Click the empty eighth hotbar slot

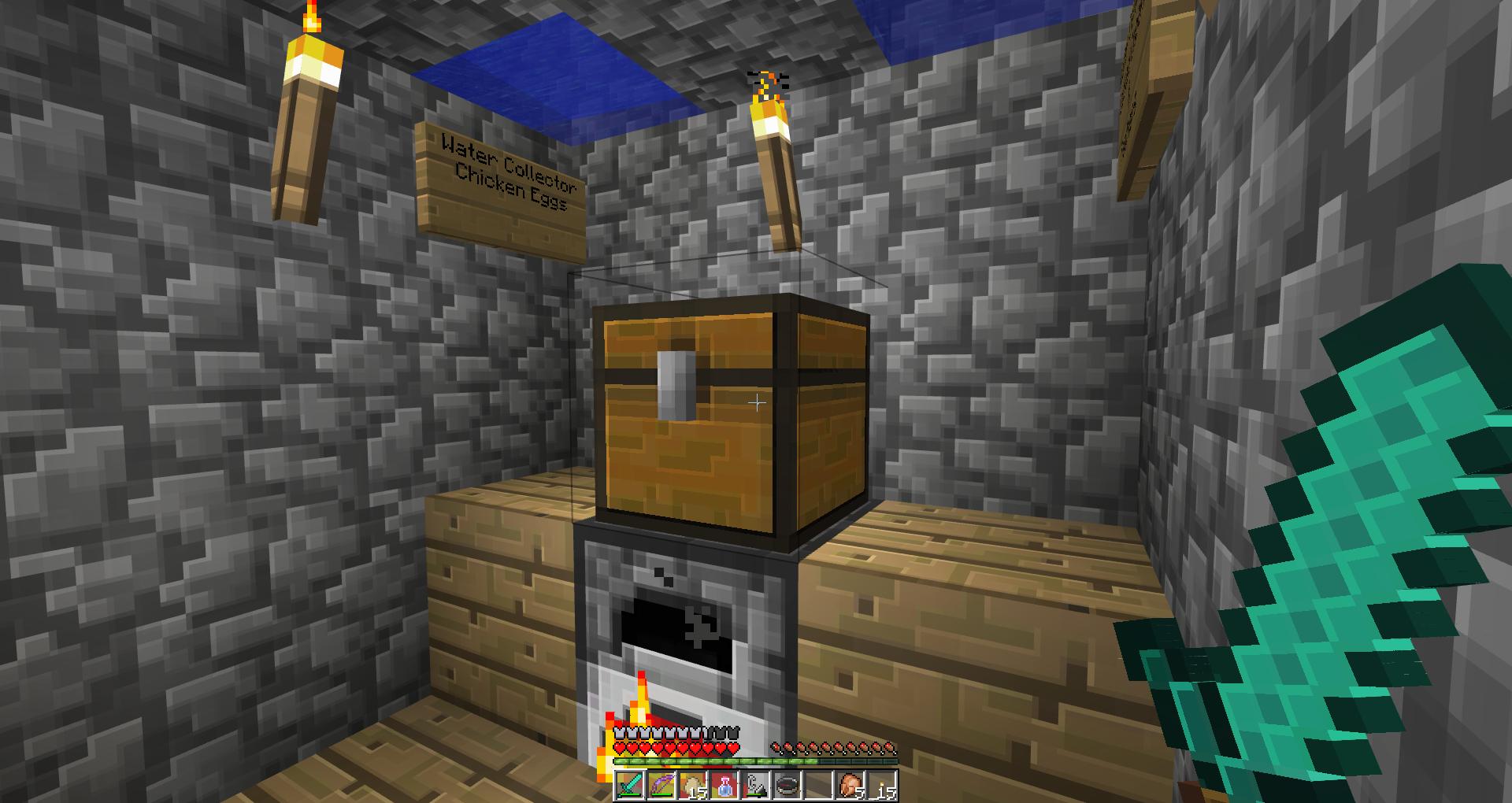point(817,786)
